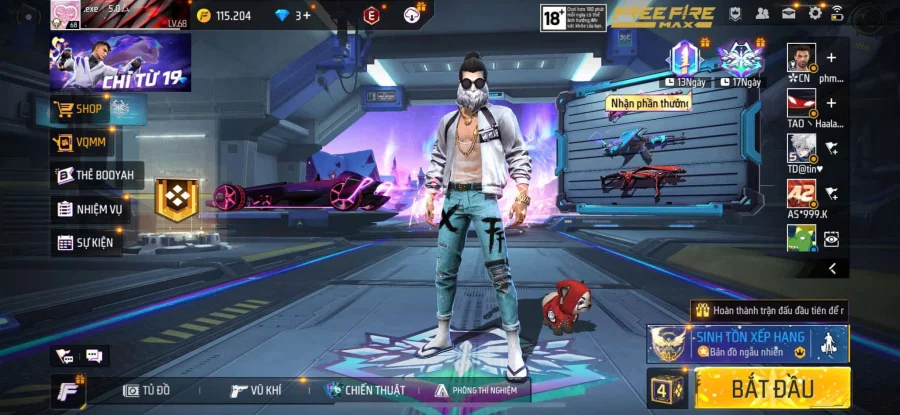
Task: Collapse the friends side panel arrow
Action: 832,268
